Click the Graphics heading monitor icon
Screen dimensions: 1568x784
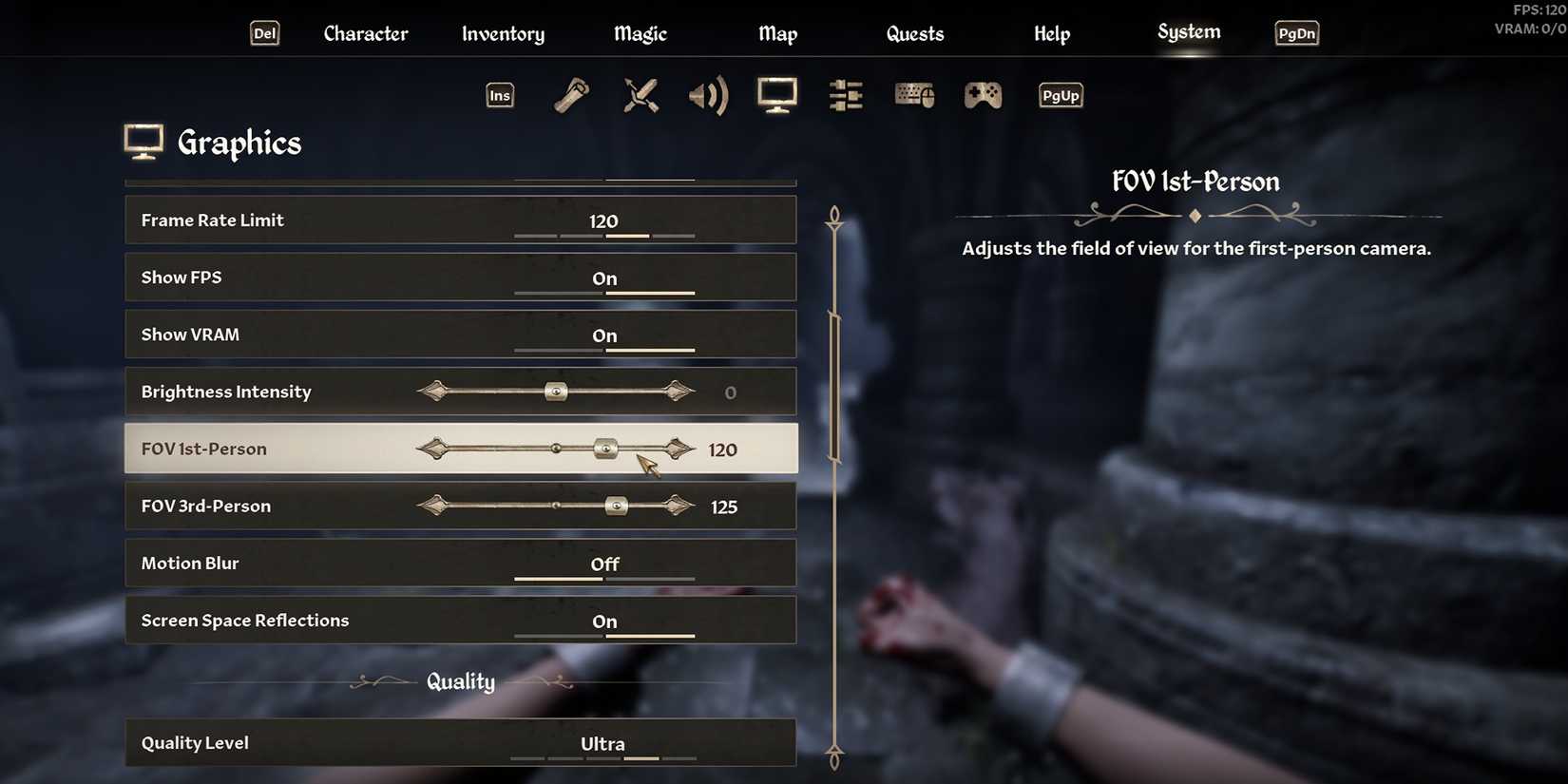143,141
